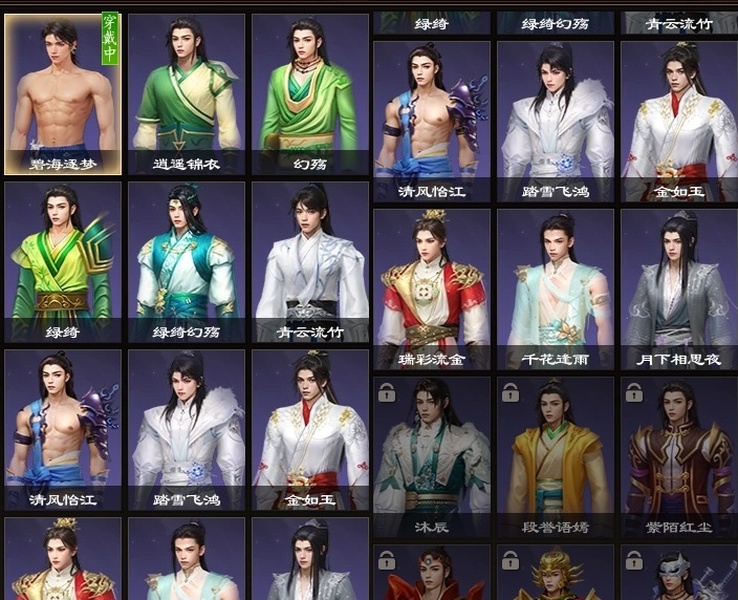The image size is (738, 600).
Task: Select the locked 段誉语嫣 yellow outfit
Action: [555, 456]
